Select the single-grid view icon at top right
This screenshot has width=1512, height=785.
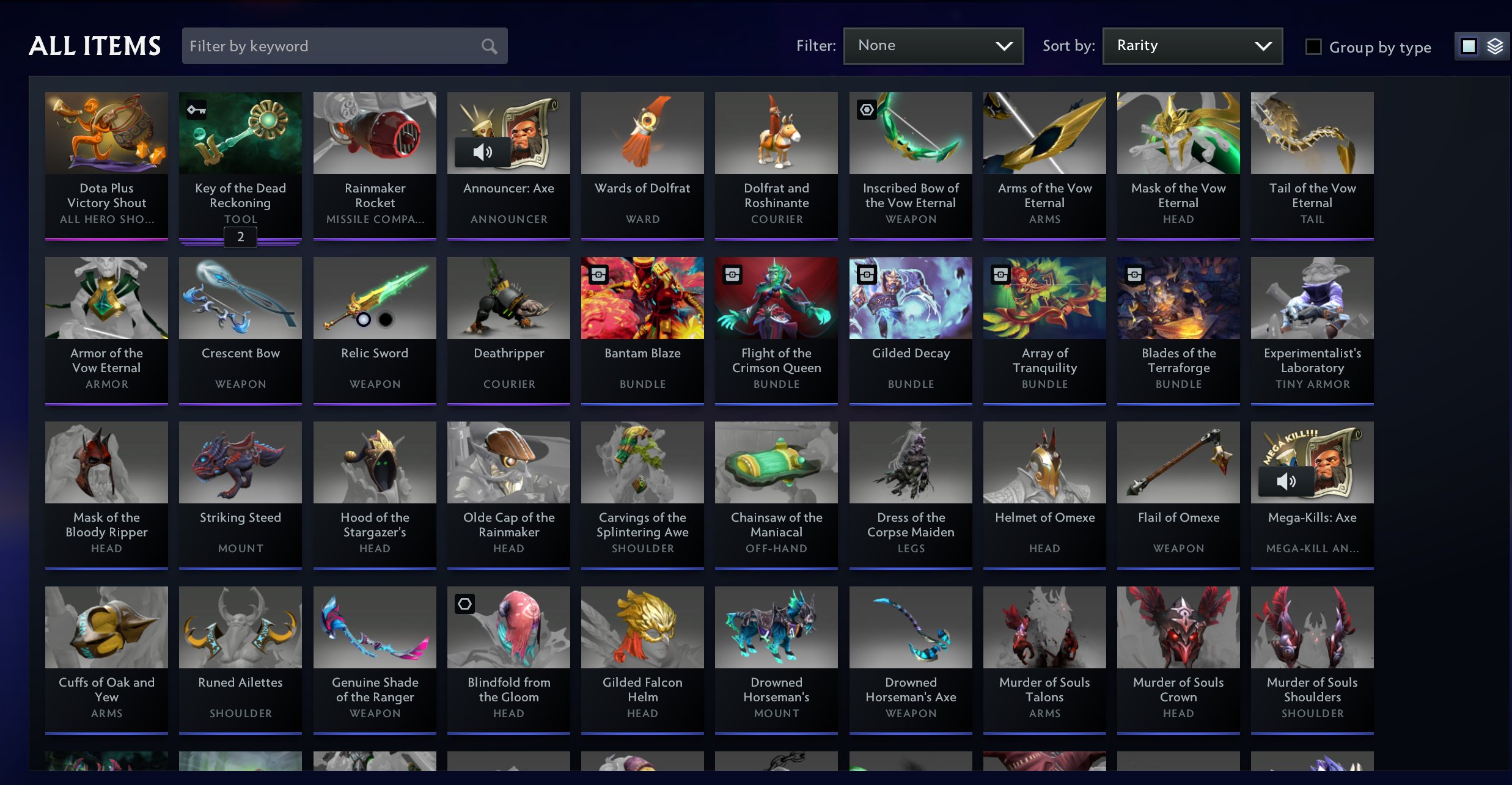click(1468, 46)
